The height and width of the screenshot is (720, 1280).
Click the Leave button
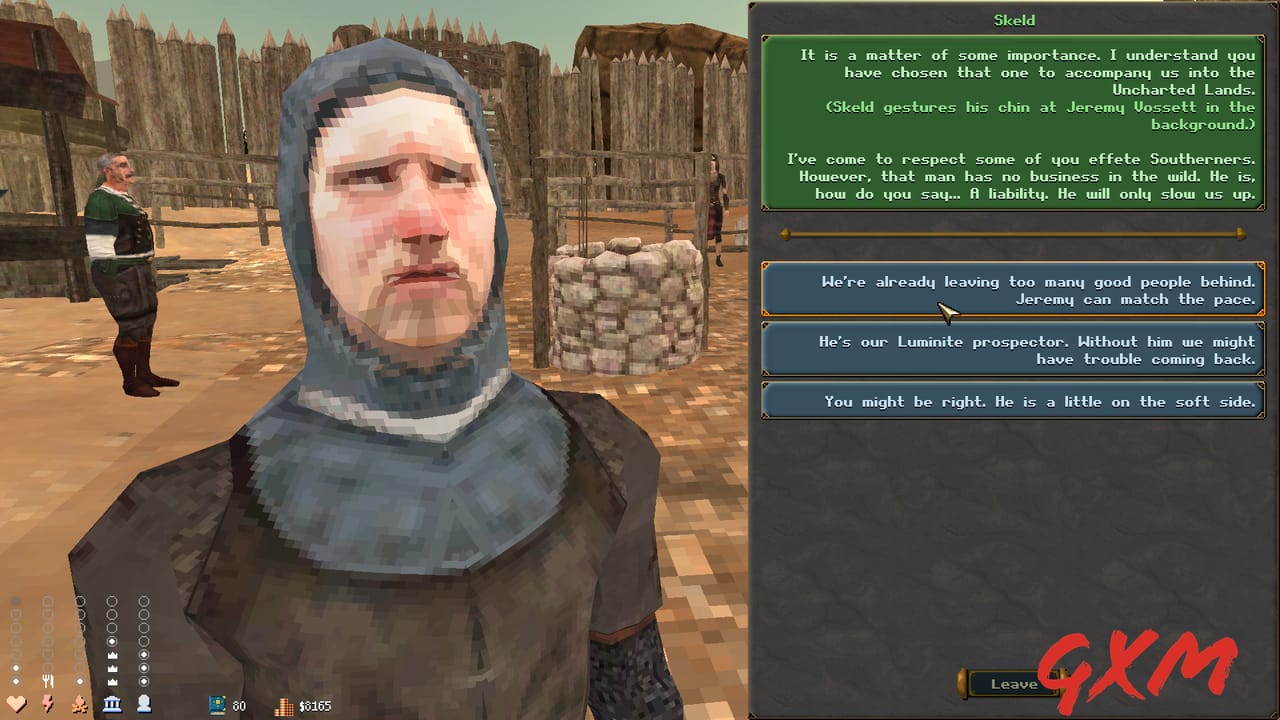point(1014,684)
